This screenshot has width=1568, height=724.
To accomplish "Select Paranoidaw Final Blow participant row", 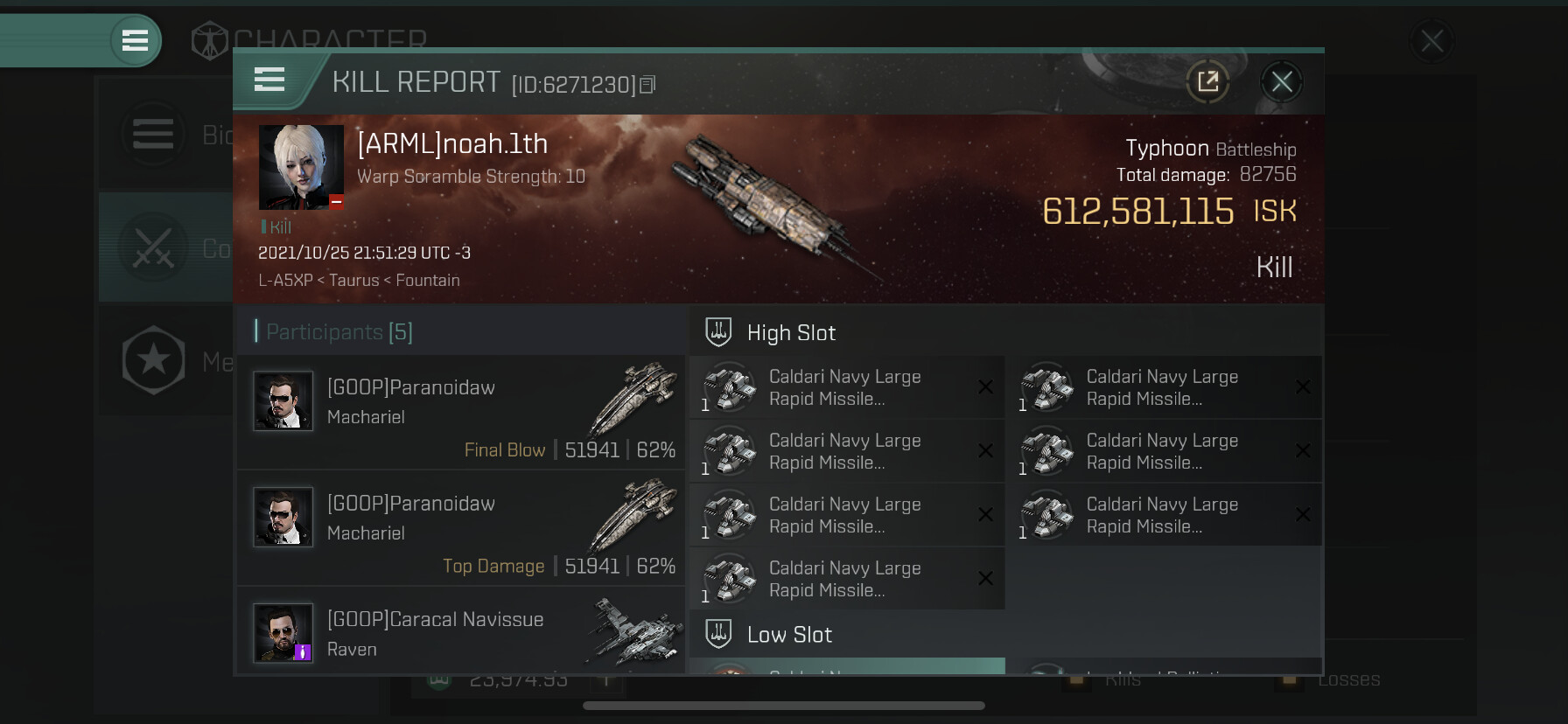I will coord(461,412).
